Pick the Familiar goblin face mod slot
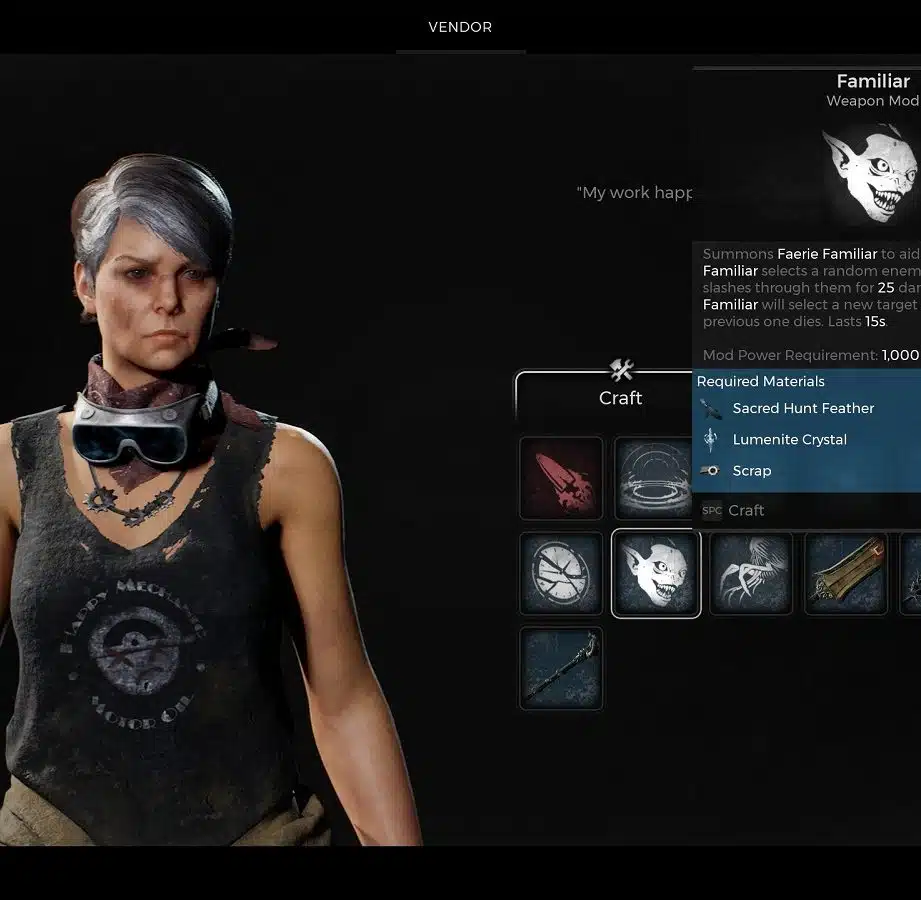 (655, 573)
